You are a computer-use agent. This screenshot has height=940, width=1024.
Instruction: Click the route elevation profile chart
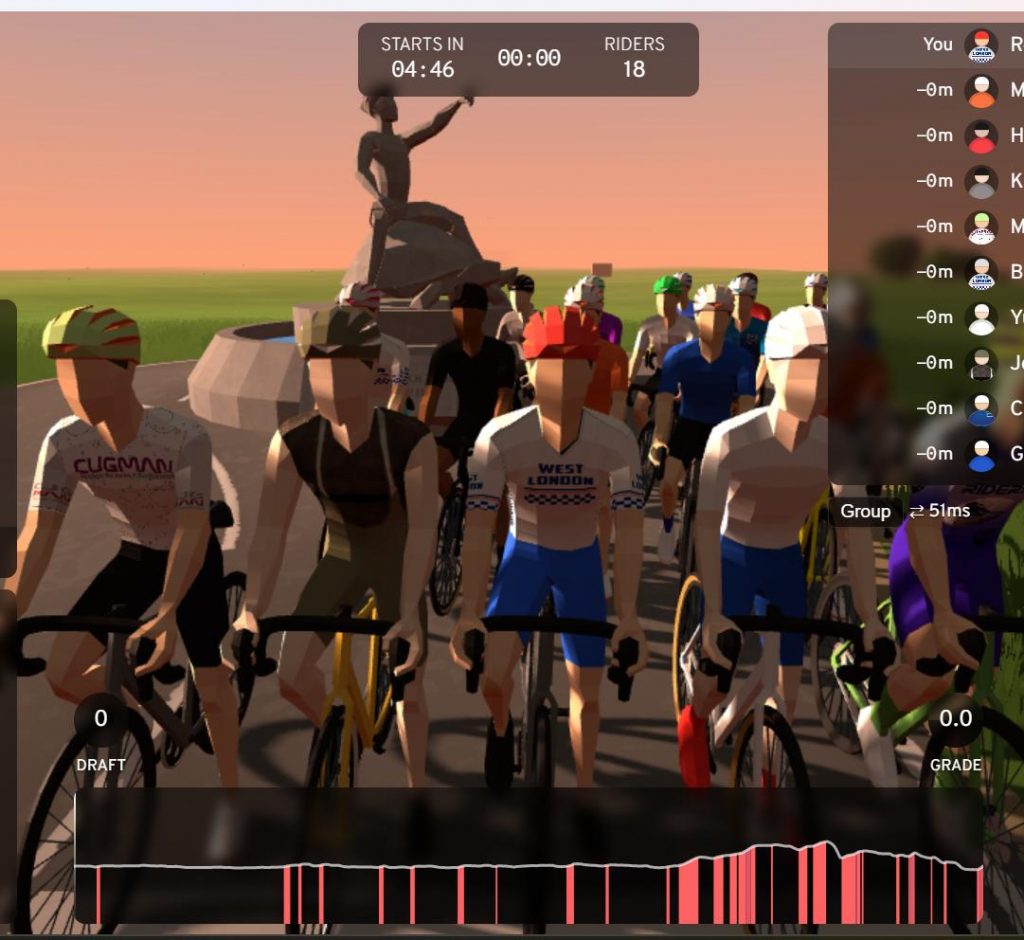528,870
